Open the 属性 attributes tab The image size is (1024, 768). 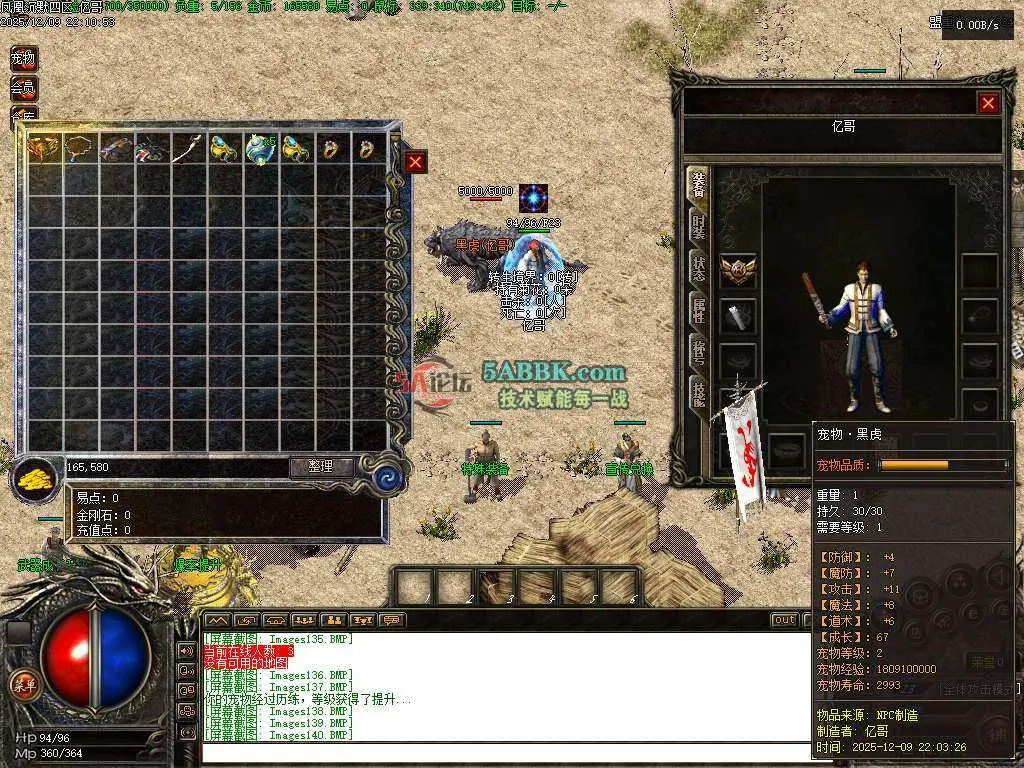[699, 310]
